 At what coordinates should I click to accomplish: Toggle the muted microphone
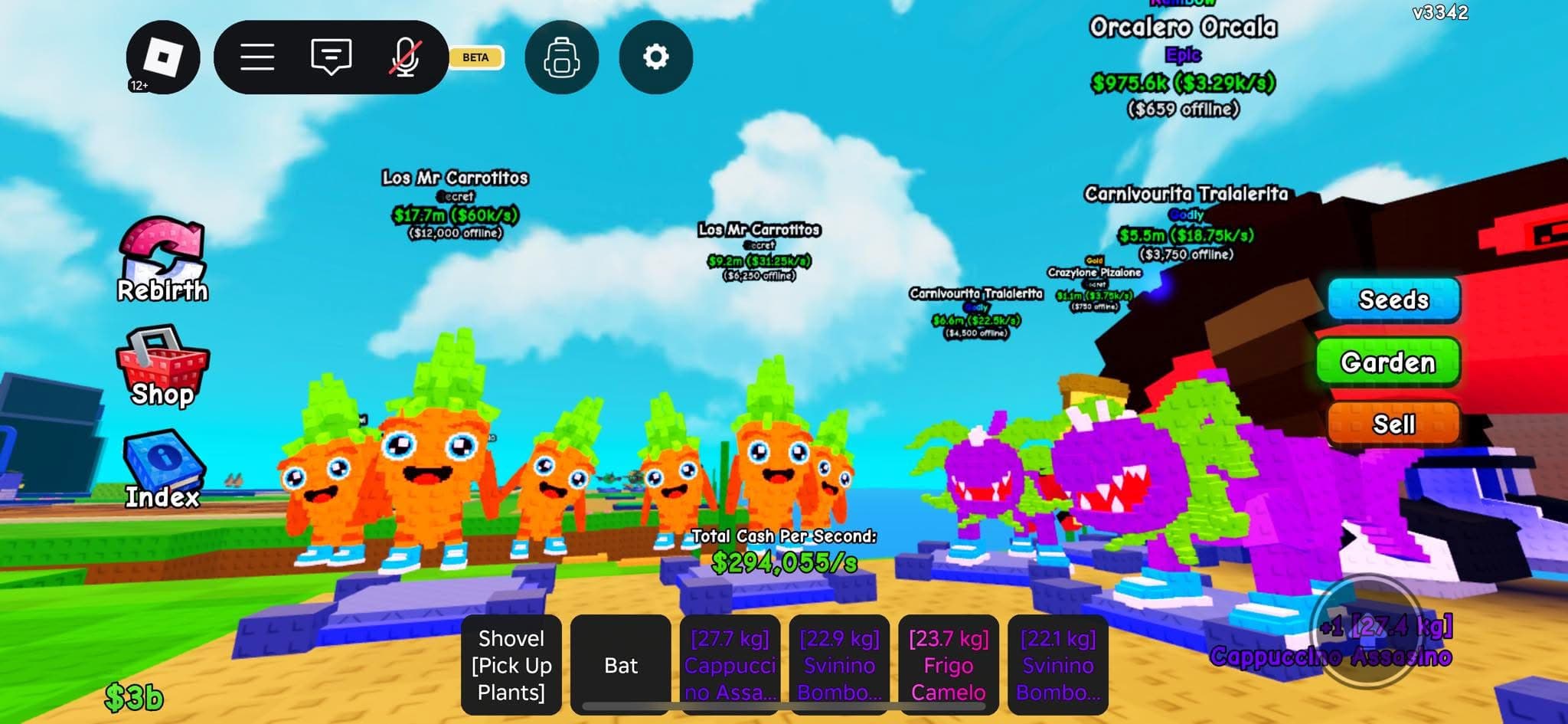click(x=405, y=57)
